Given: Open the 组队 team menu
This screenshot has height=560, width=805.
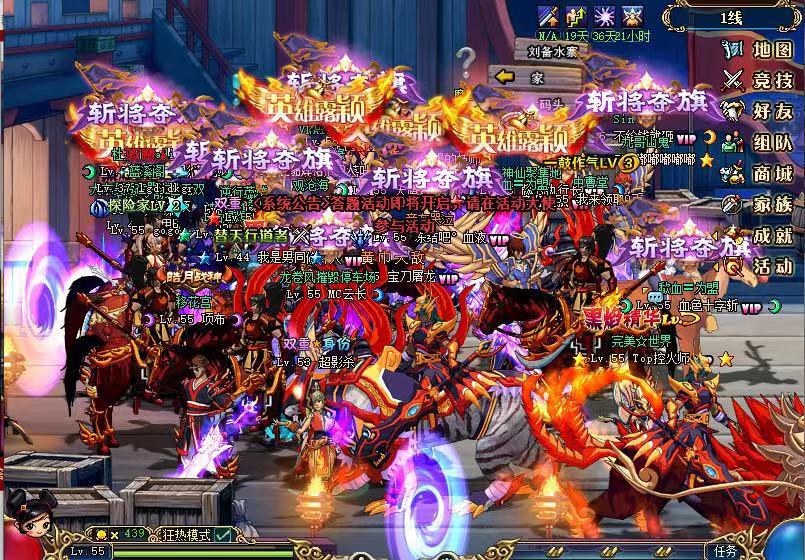Looking at the screenshot, I should pyautogui.click(x=762, y=142).
